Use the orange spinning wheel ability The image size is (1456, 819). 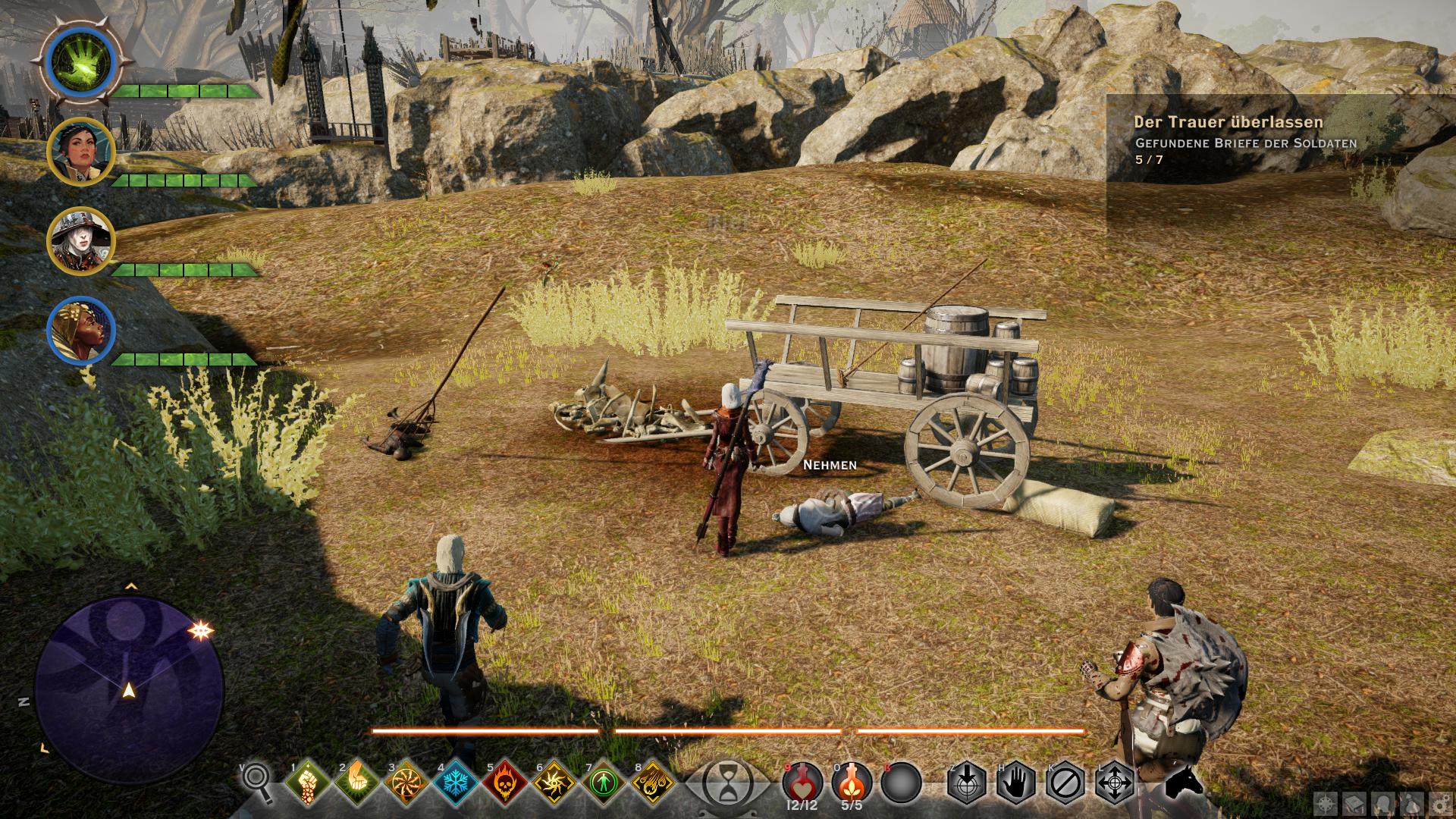[x=406, y=783]
